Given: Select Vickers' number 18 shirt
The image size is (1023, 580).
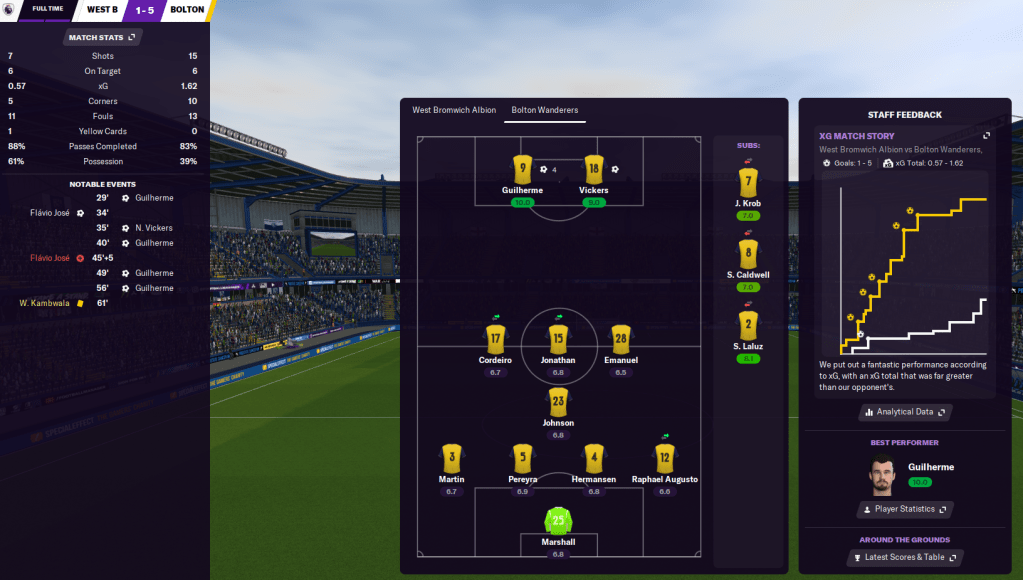Looking at the screenshot, I should (593, 168).
